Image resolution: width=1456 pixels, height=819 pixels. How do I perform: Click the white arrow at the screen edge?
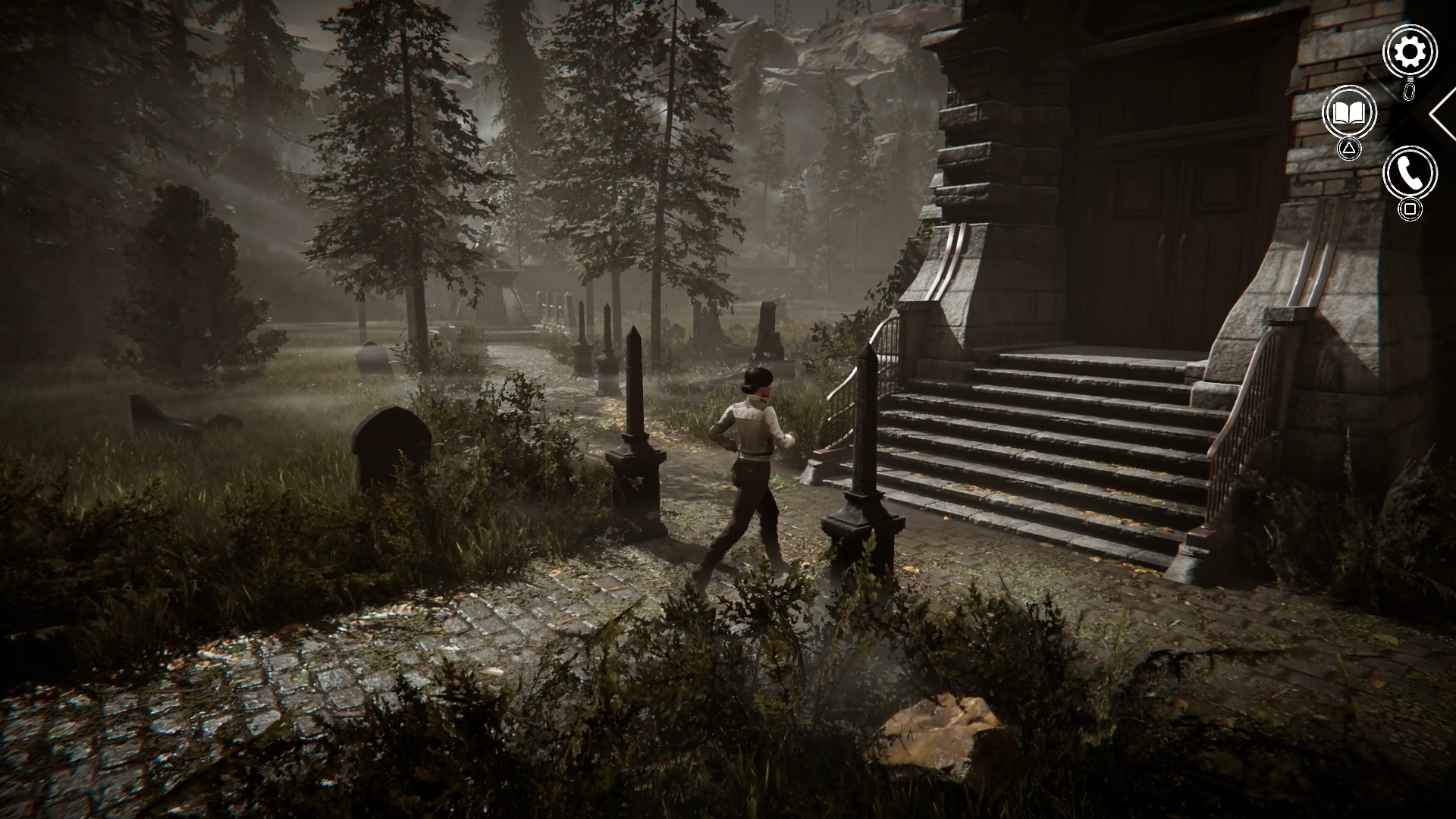coord(1442,114)
